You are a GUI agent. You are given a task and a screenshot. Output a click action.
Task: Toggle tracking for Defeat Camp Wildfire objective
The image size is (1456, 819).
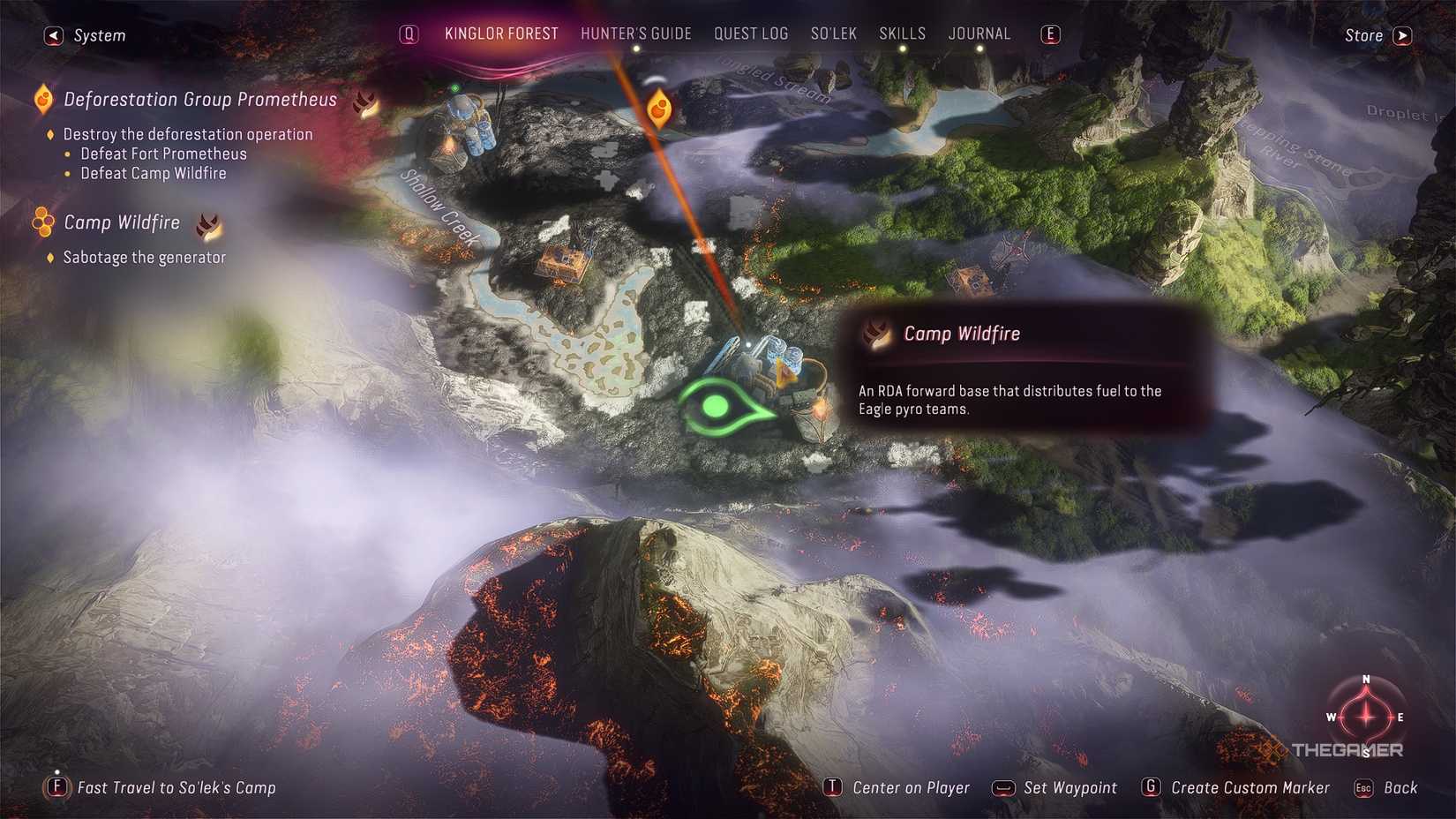pos(154,173)
